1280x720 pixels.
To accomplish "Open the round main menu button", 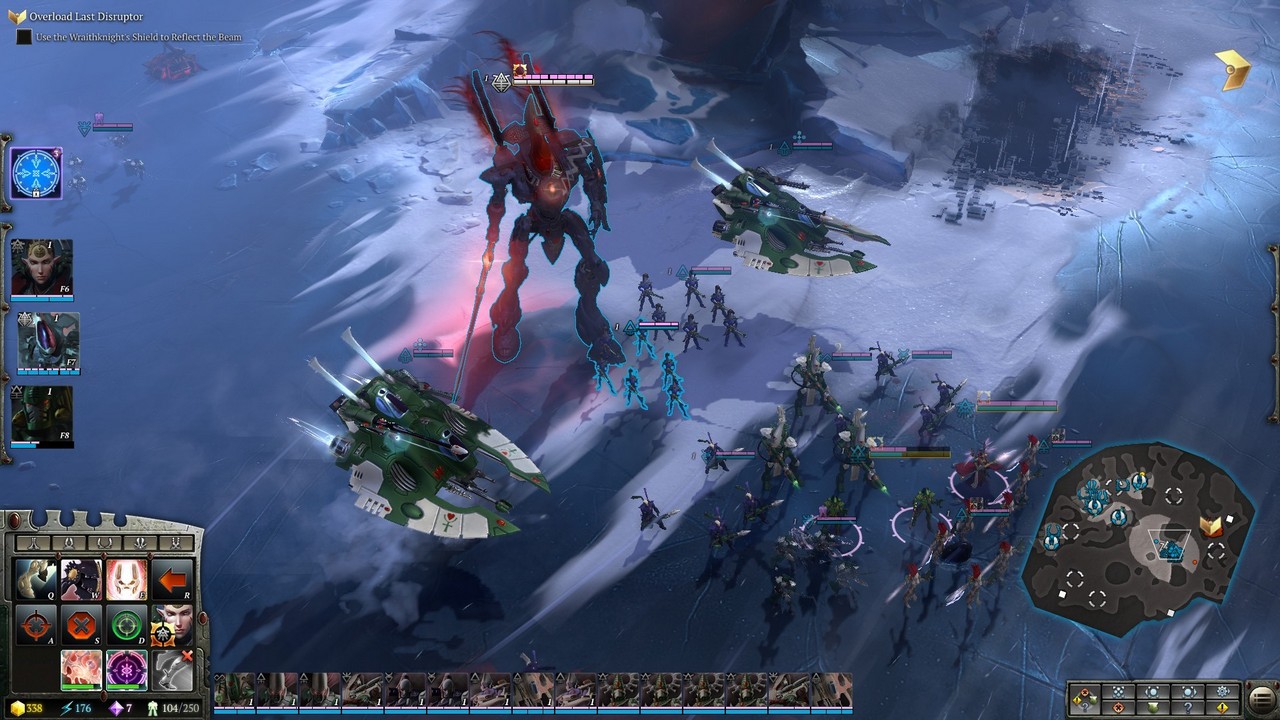I will [x=1260, y=698].
